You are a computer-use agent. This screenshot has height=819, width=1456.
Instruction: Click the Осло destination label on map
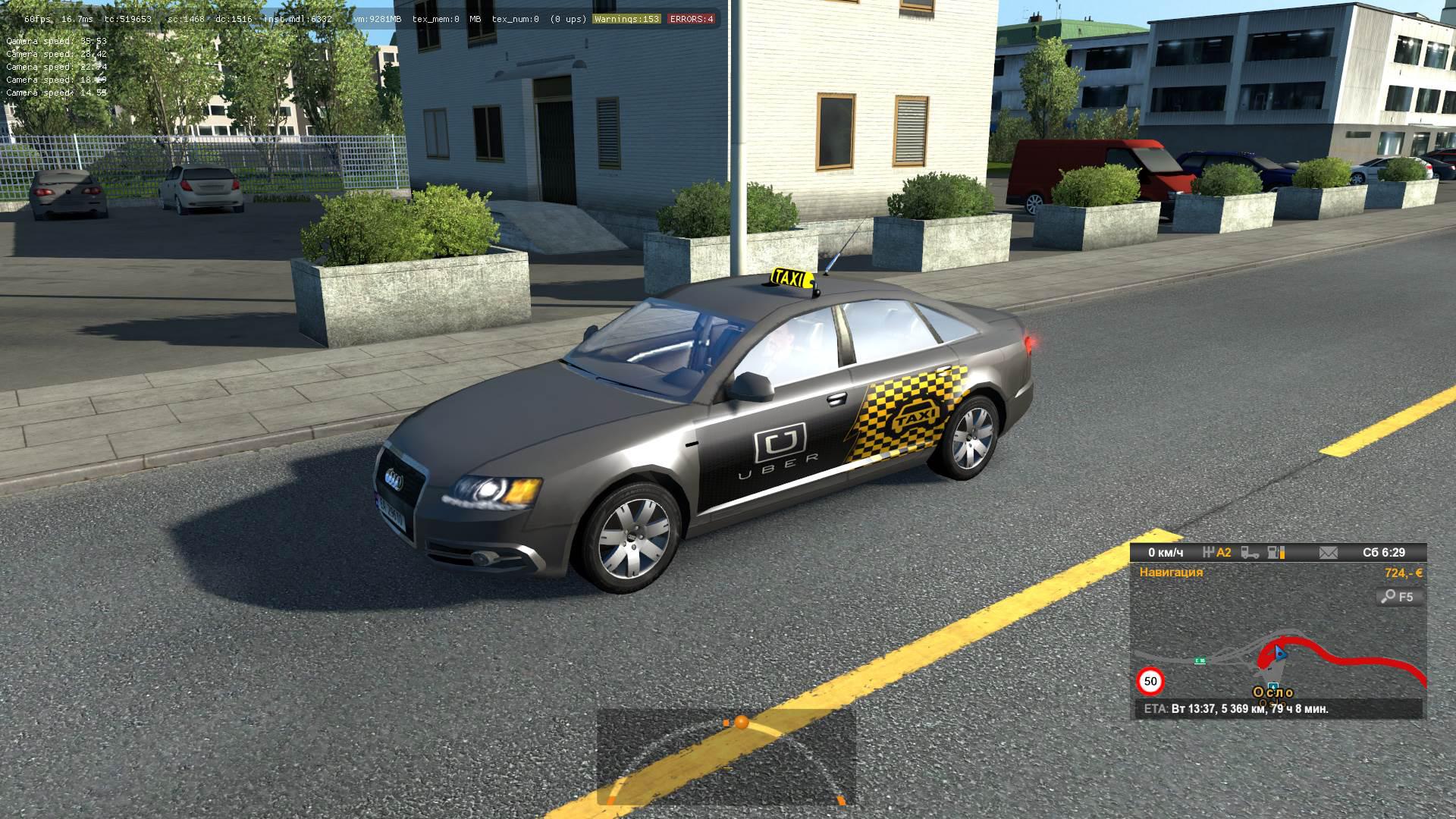(1273, 692)
